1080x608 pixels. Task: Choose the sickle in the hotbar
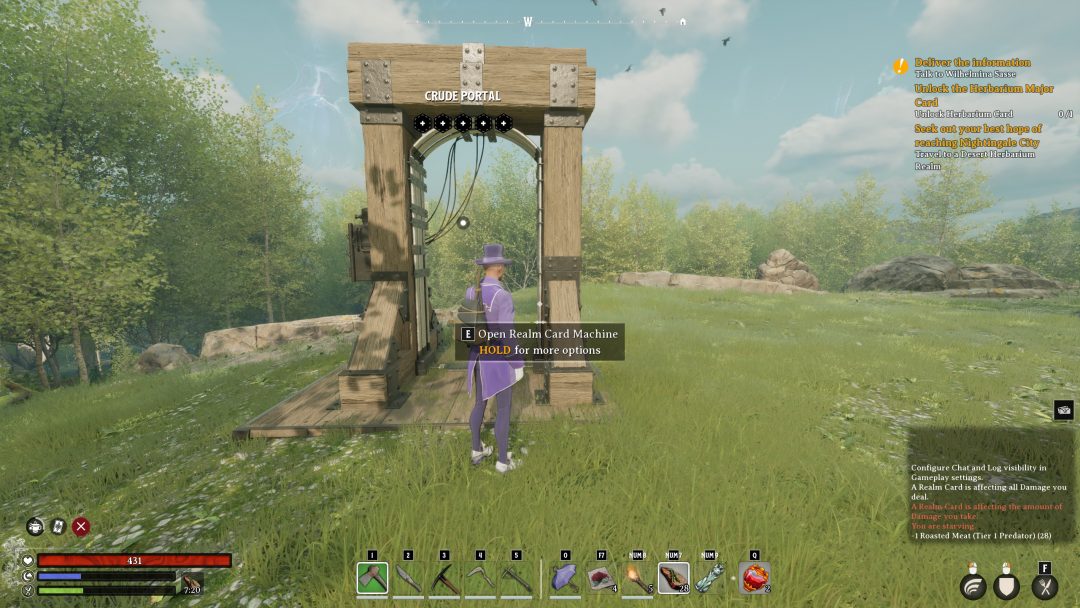pos(480,578)
